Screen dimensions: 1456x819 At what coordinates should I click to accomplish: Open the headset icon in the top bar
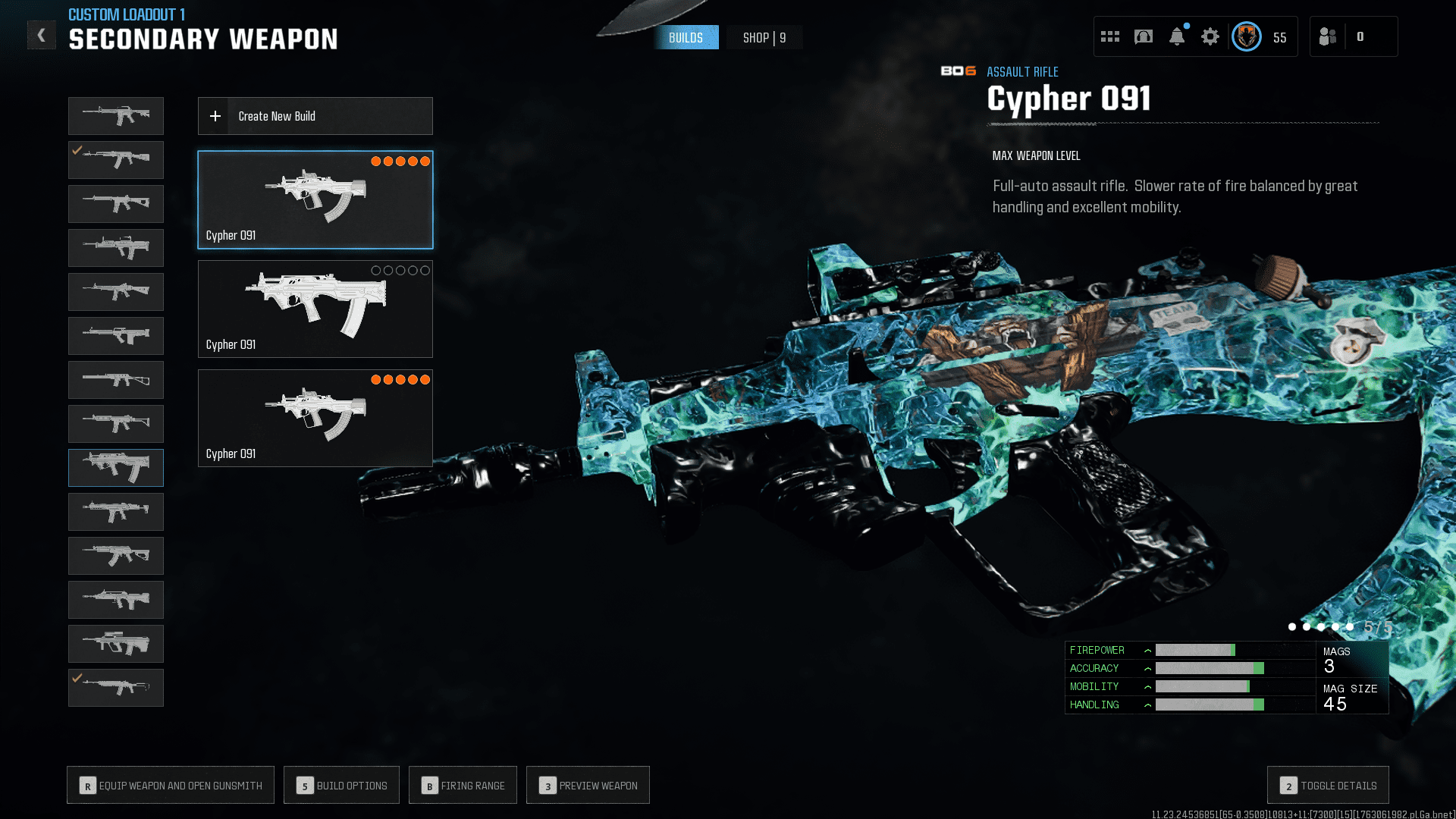[x=1143, y=36]
